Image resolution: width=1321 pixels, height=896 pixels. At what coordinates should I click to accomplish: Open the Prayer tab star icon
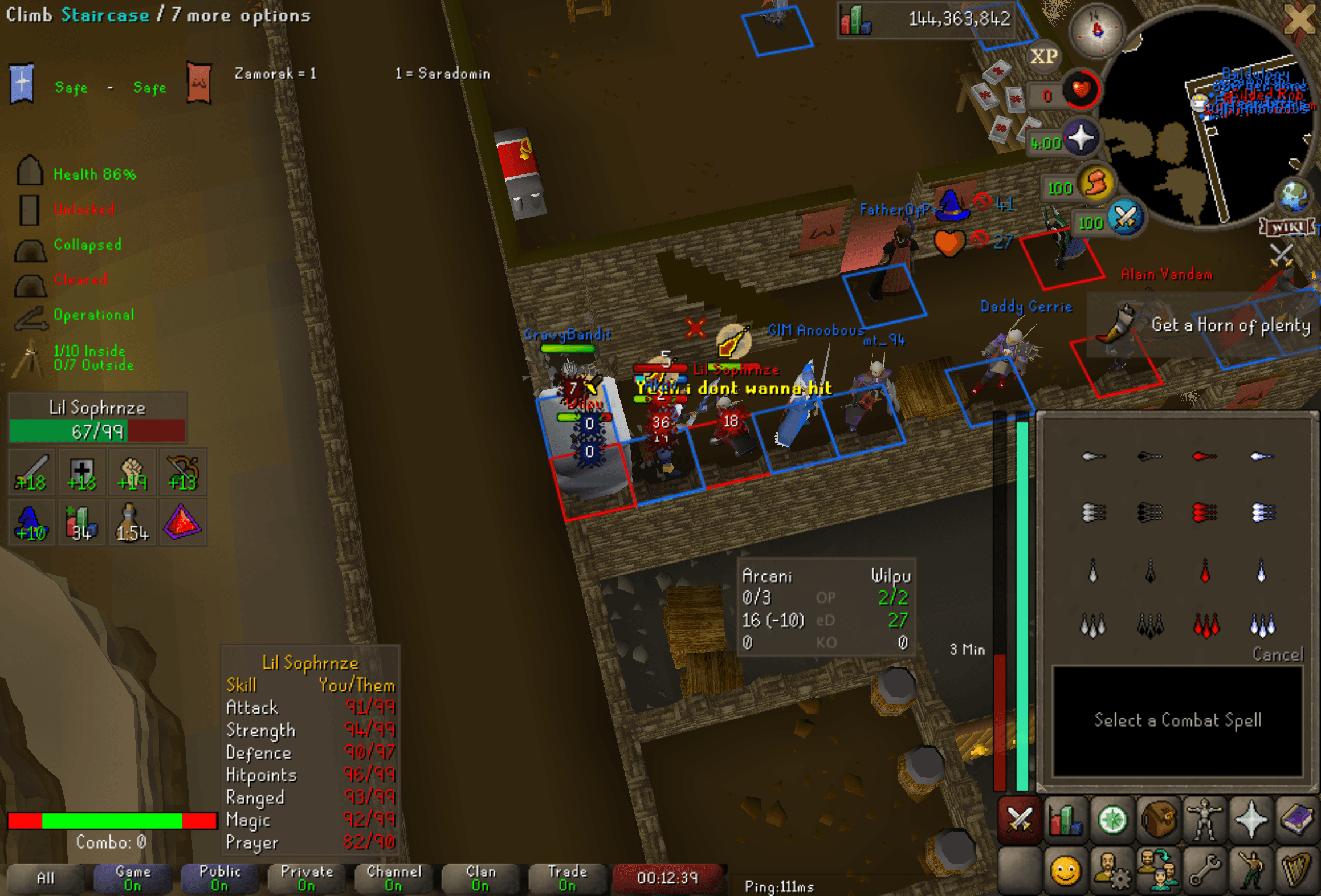(1251, 821)
